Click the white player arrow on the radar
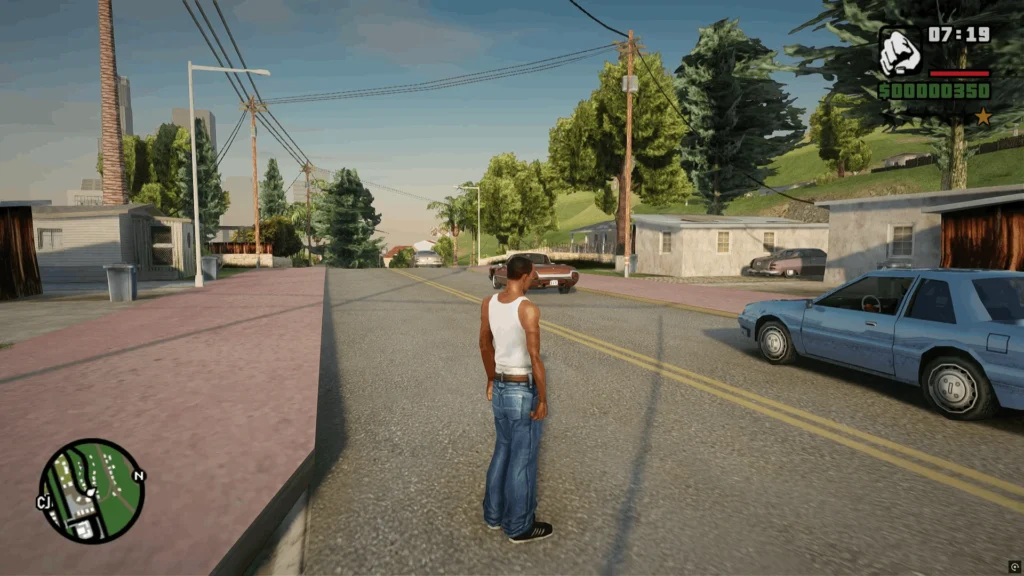The width and height of the screenshot is (1024, 576). click(x=90, y=492)
